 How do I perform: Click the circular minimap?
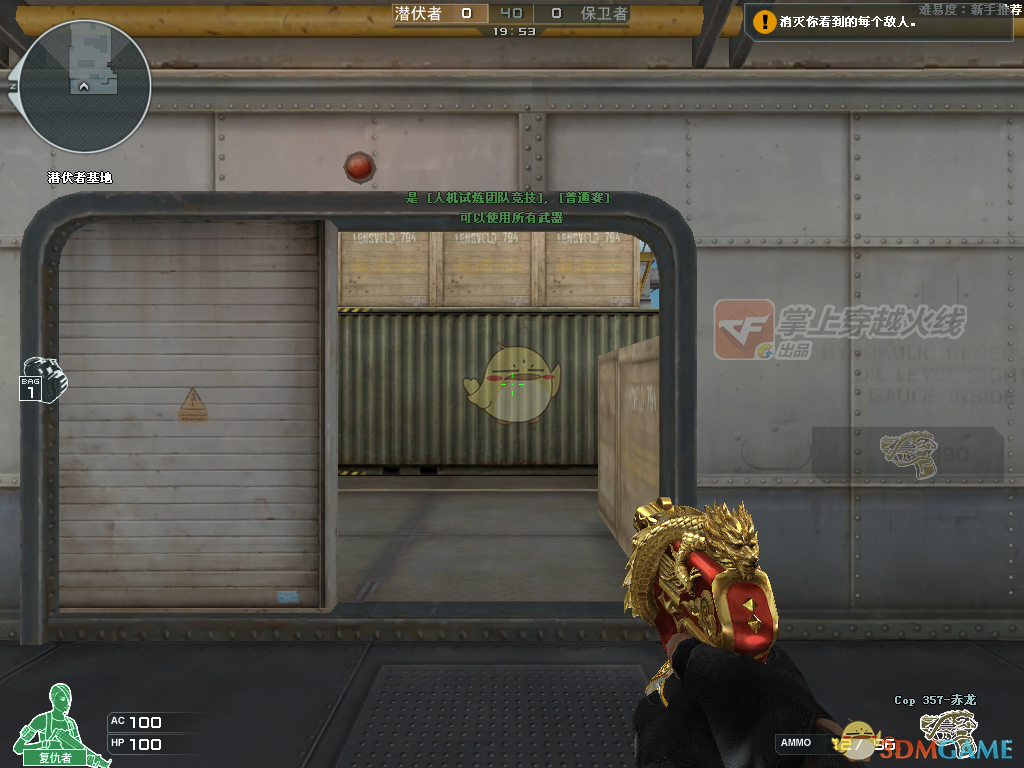pos(84,87)
